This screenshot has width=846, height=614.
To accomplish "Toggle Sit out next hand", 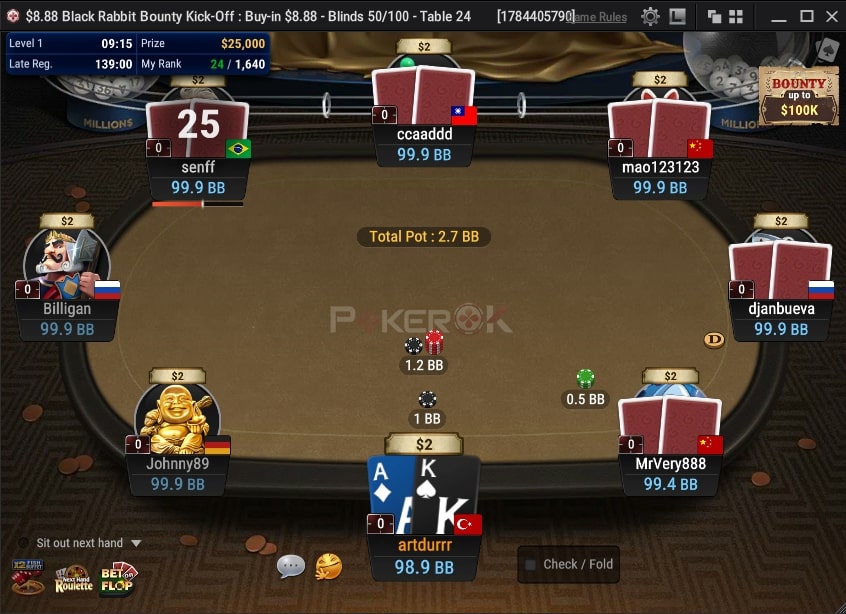I will (x=25, y=543).
